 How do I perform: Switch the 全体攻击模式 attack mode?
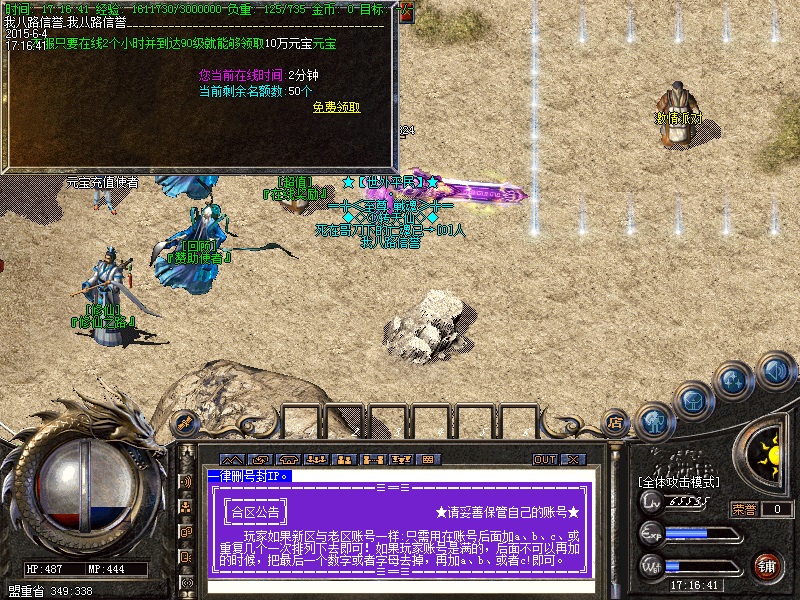[x=681, y=483]
